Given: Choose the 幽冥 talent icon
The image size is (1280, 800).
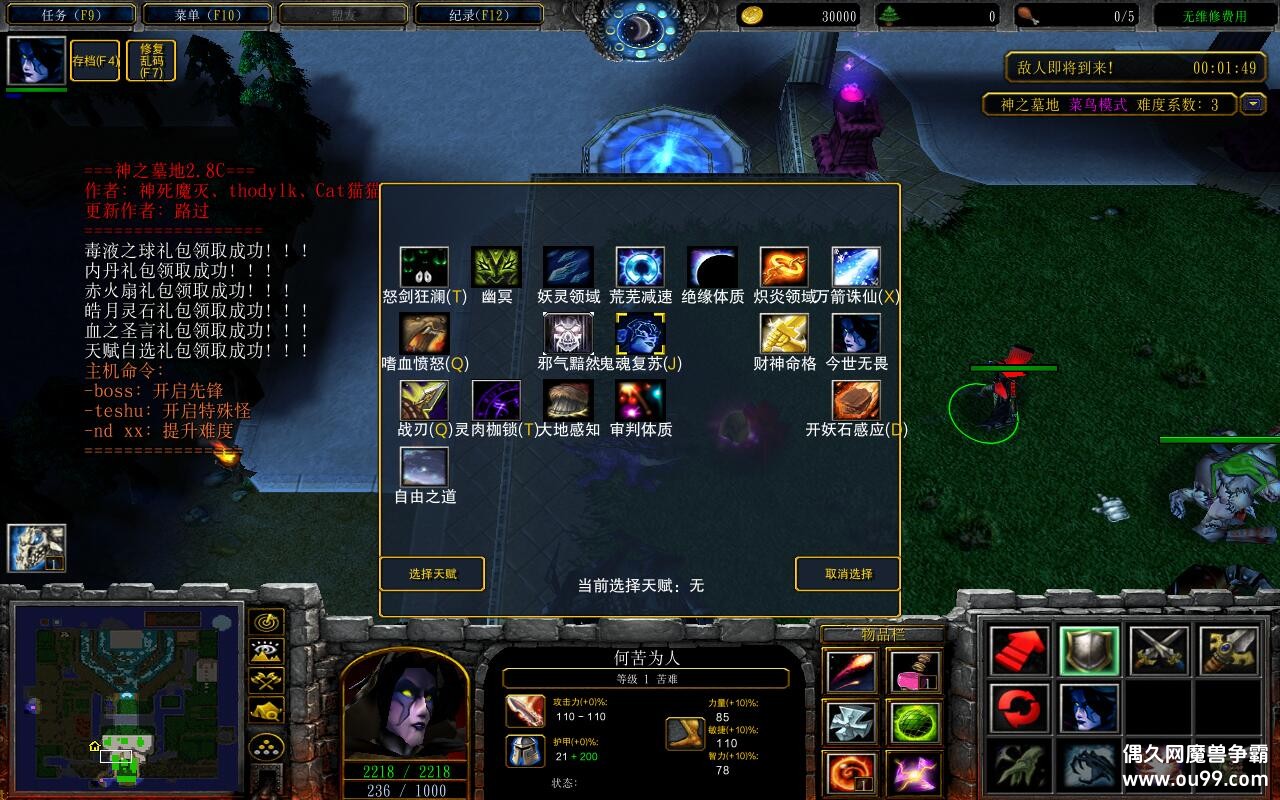Looking at the screenshot, I should pos(496,267).
